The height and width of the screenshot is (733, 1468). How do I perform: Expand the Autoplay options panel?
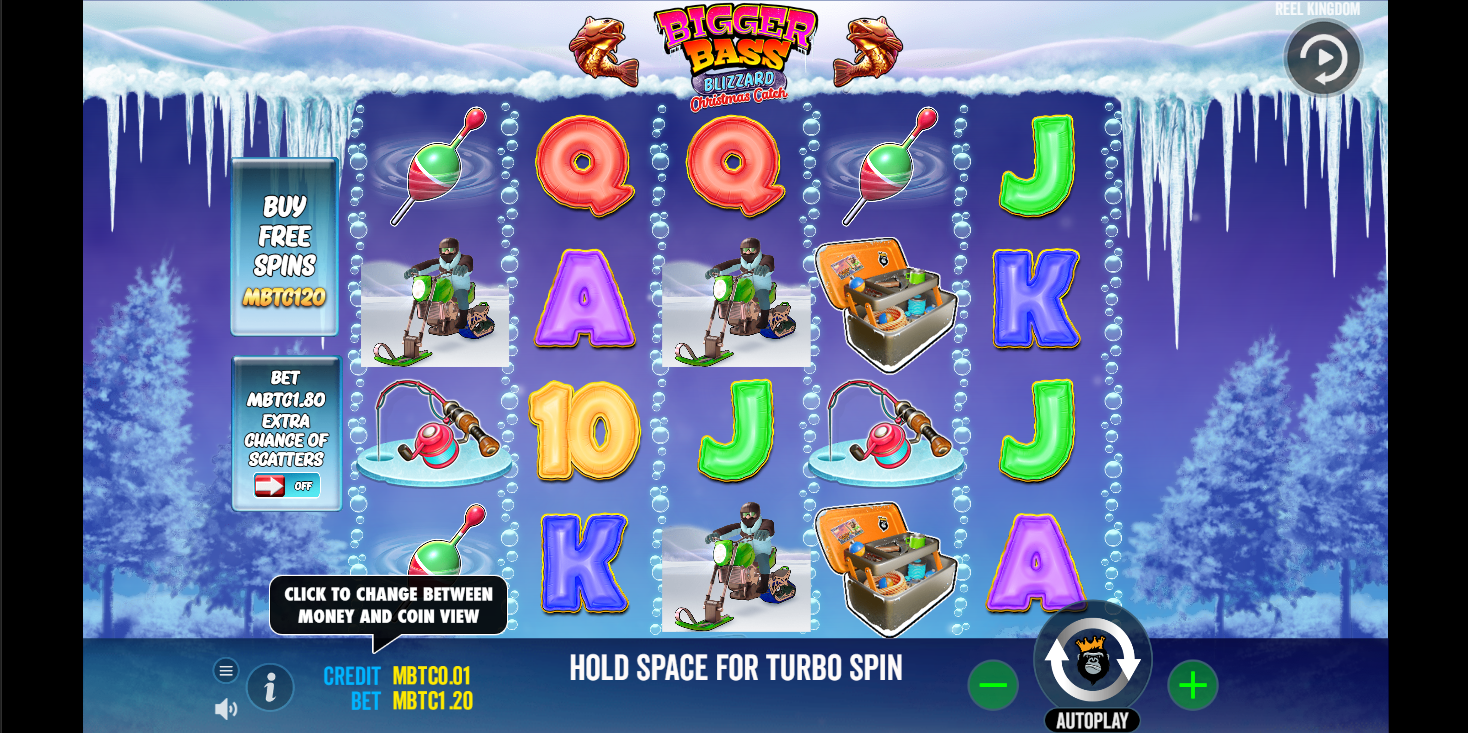[x=1094, y=719]
